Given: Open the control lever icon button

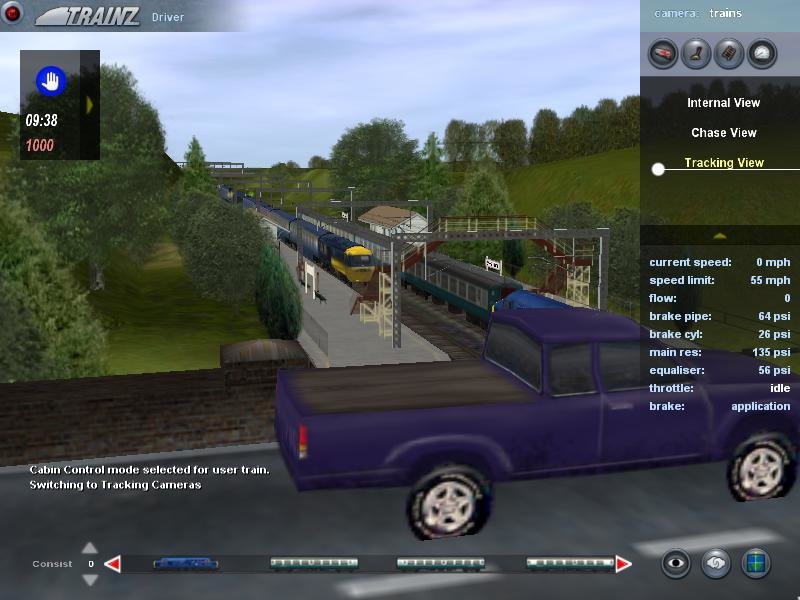Looking at the screenshot, I should pyautogui.click(x=696, y=53).
